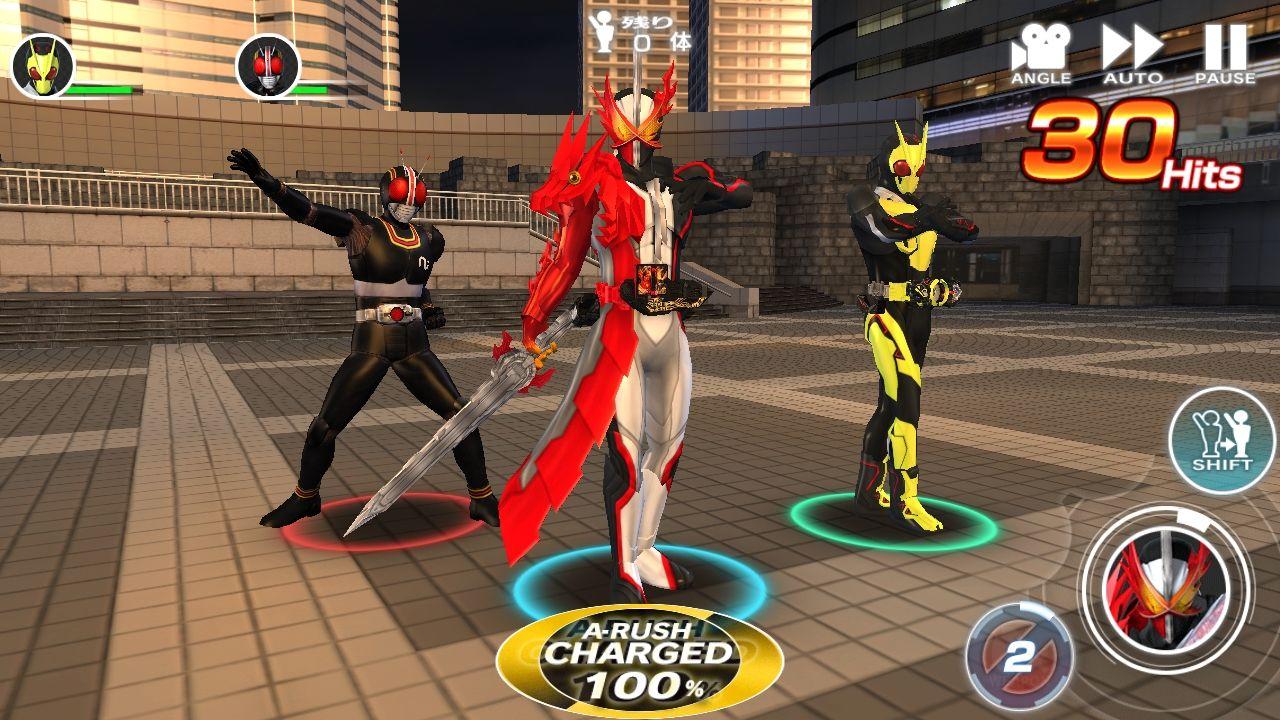Select the black rider portrait
Viewport: 1280px width, 720px height.
point(267,67)
